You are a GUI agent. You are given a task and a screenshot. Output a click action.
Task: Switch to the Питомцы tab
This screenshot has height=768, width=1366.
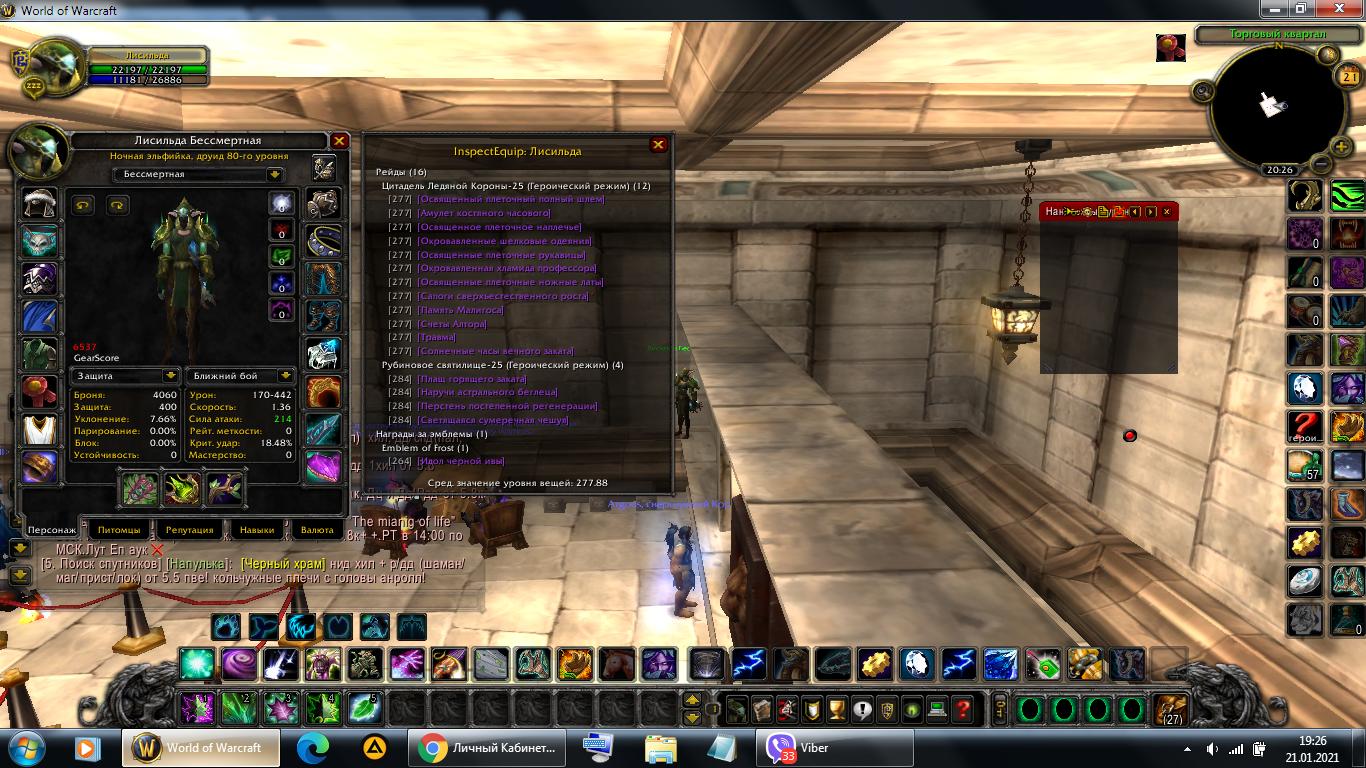pos(119,530)
